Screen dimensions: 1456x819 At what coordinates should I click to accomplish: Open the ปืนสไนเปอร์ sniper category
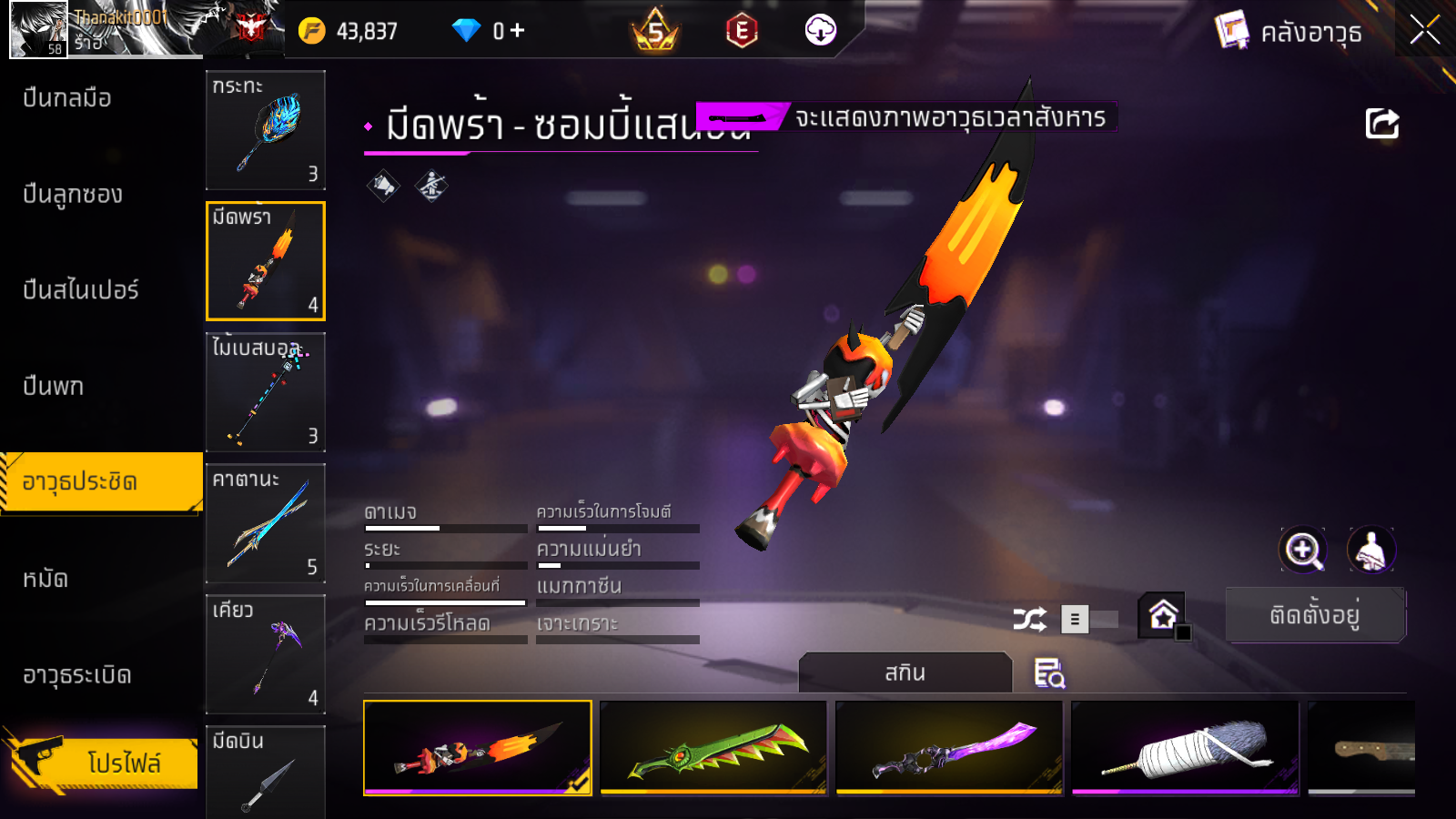(x=80, y=290)
